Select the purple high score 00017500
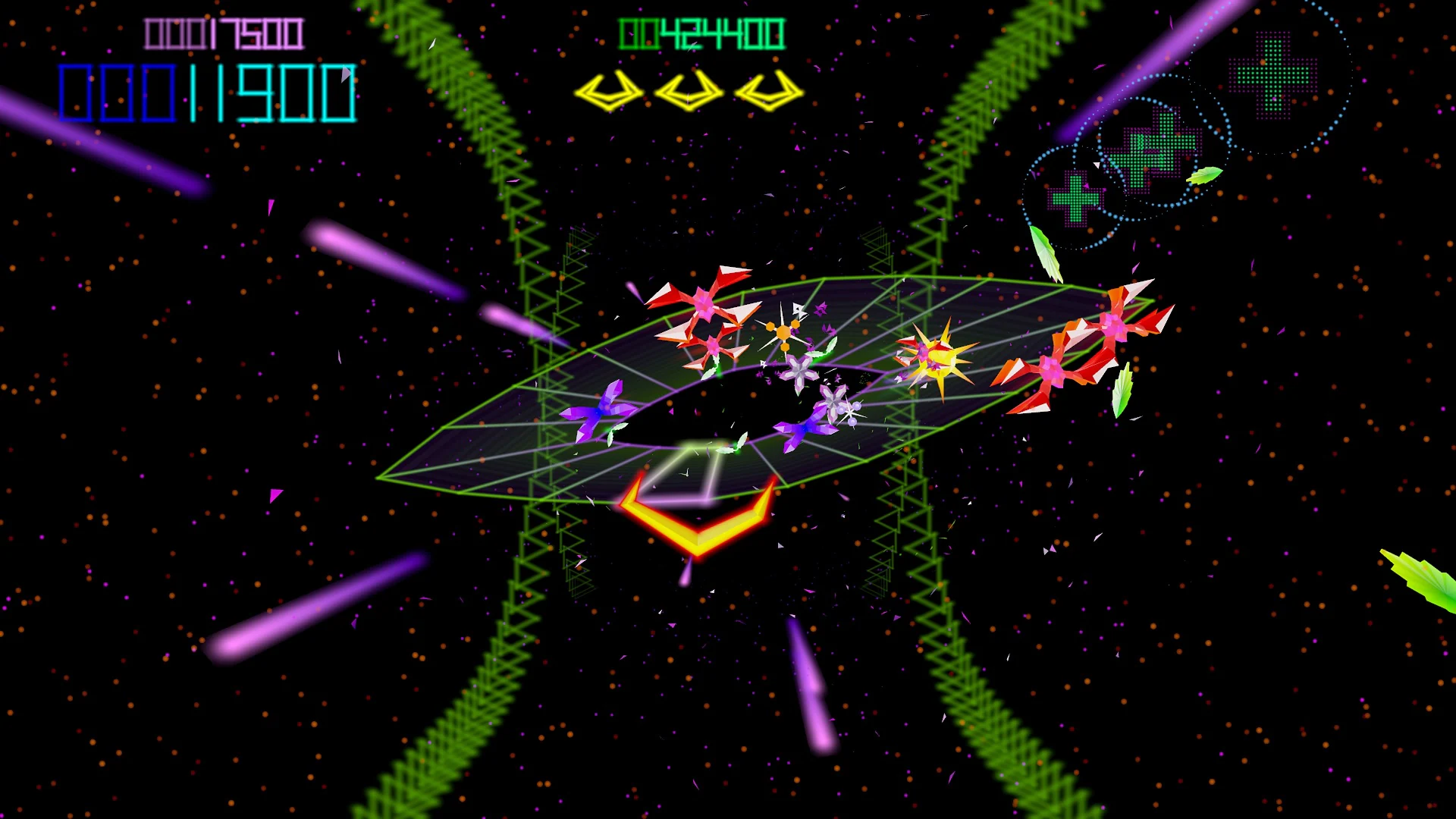The height and width of the screenshot is (819, 1456). 224,32
